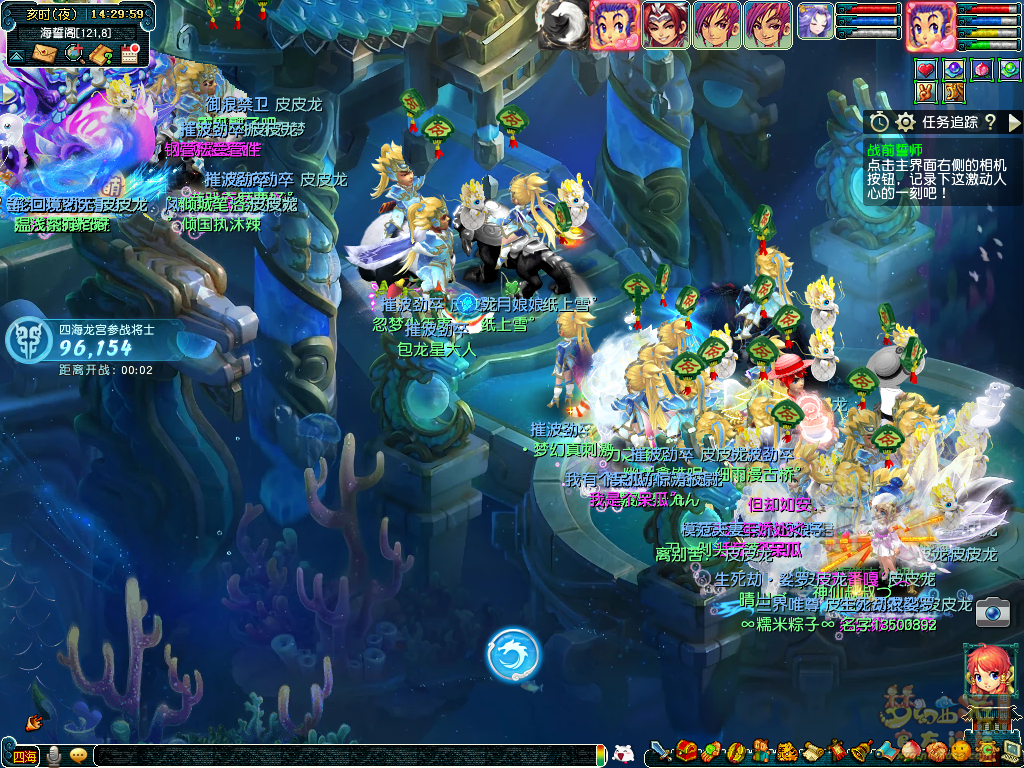
Task: Click the blue dragon swirl button
Action: click(x=513, y=655)
